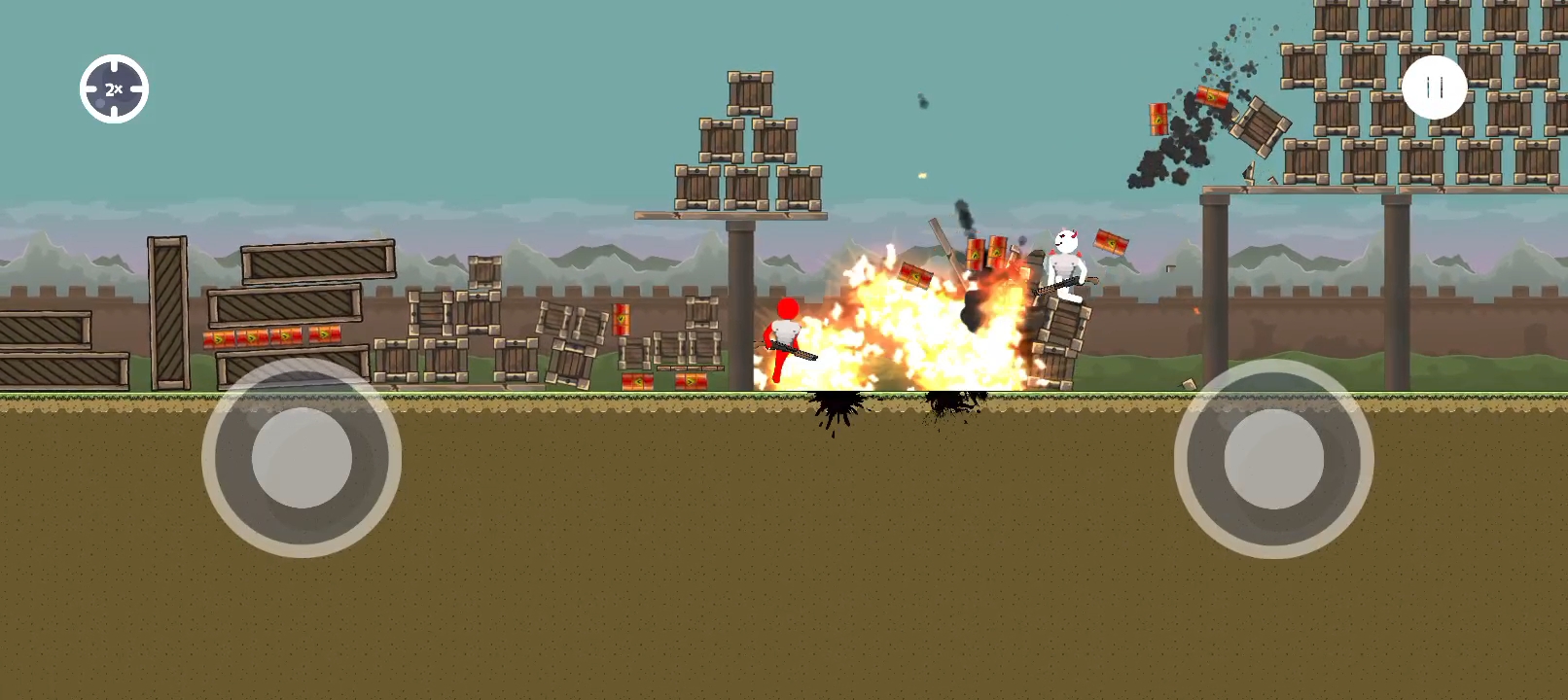Toggle the 2x zoom scope button

(114, 89)
